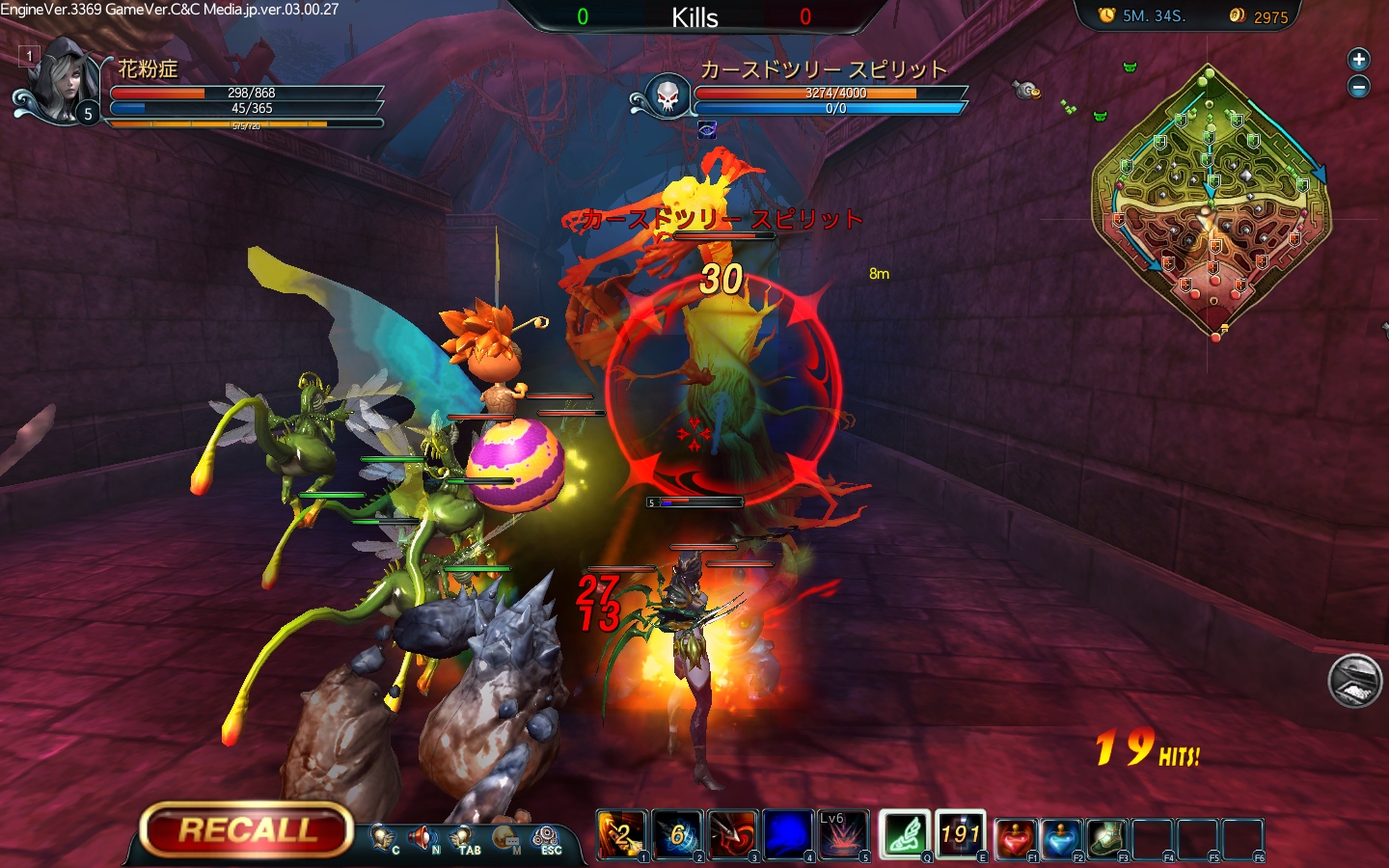Click the red RECALL button

(x=247, y=830)
